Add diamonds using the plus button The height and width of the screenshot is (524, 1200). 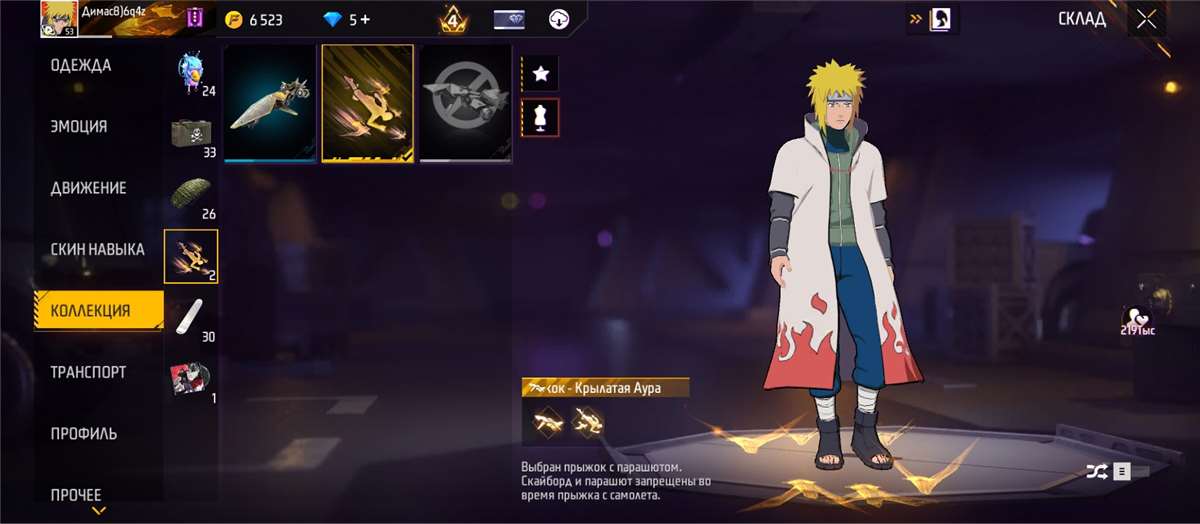point(365,19)
